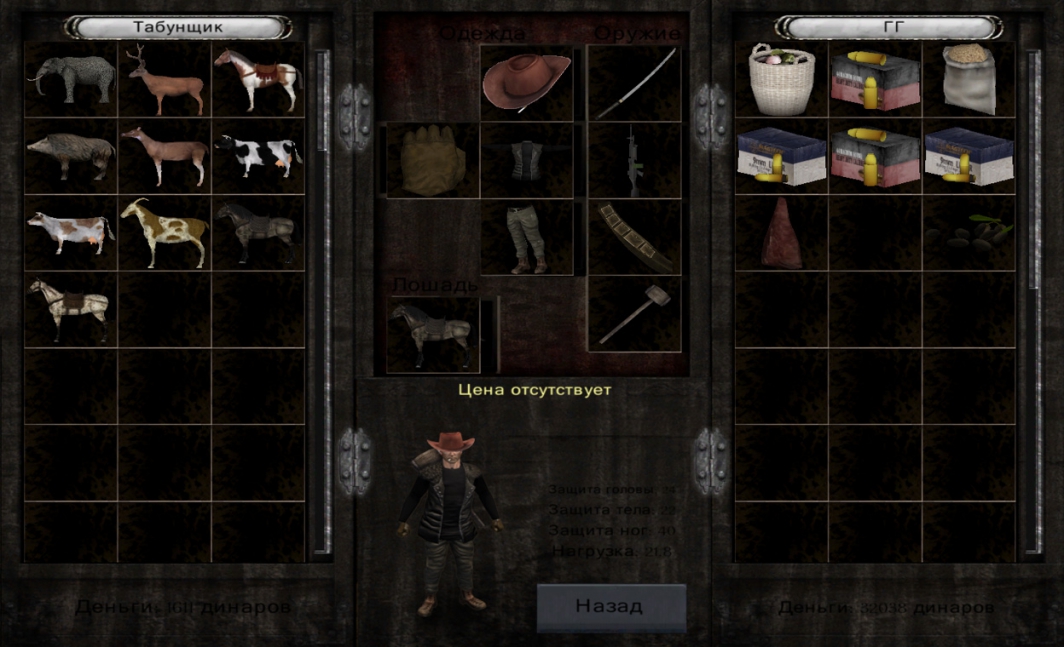Choose the equipped rifle slot
The image size is (1064, 647).
pyautogui.click(x=634, y=160)
